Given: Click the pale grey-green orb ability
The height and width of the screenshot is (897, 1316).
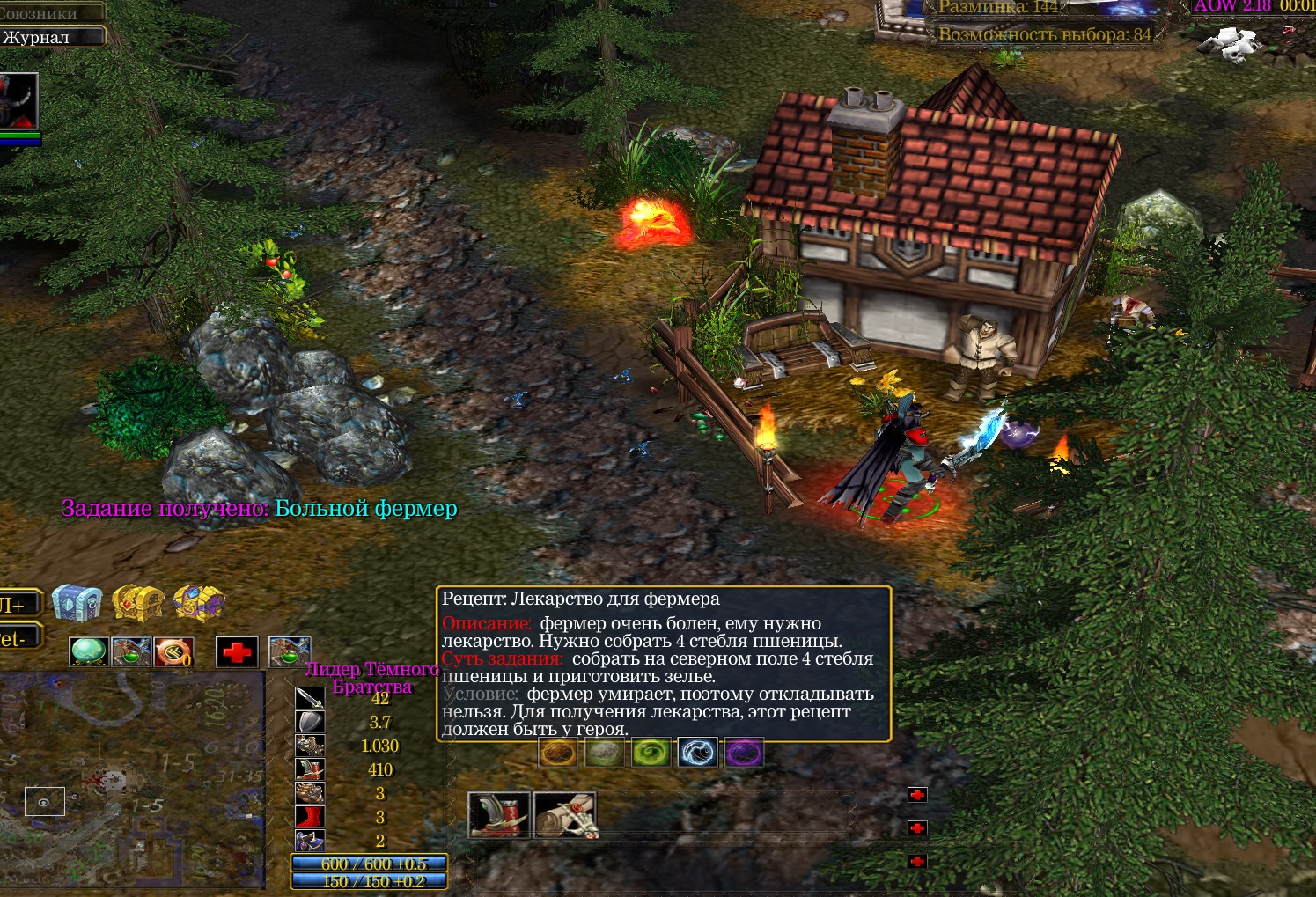Looking at the screenshot, I should [x=604, y=753].
